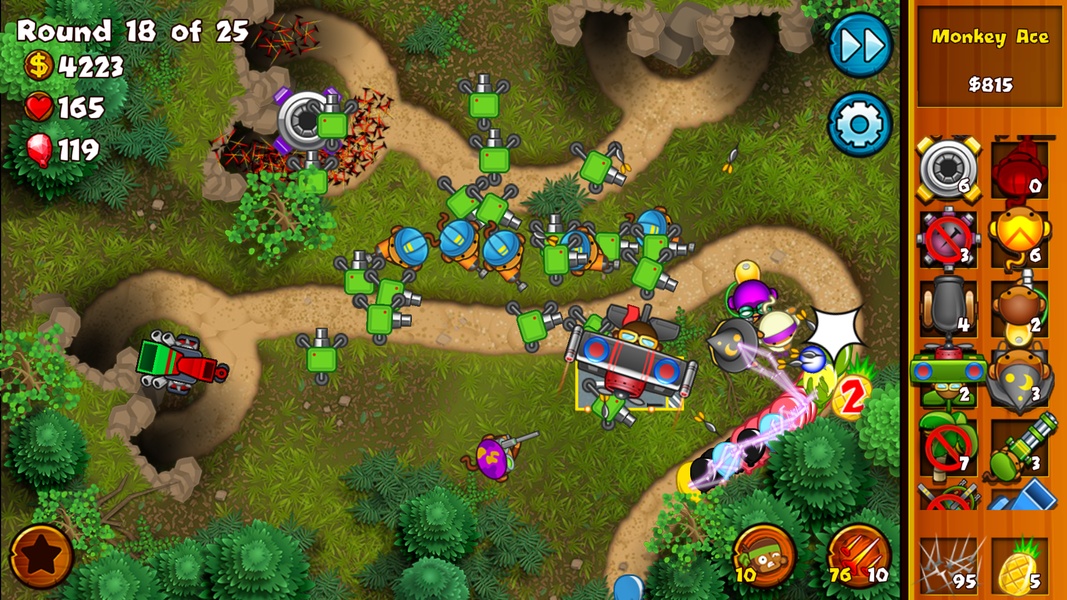The width and height of the screenshot is (1067, 600).
Task: Activate the monkey face special ability
Action: click(764, 555)
